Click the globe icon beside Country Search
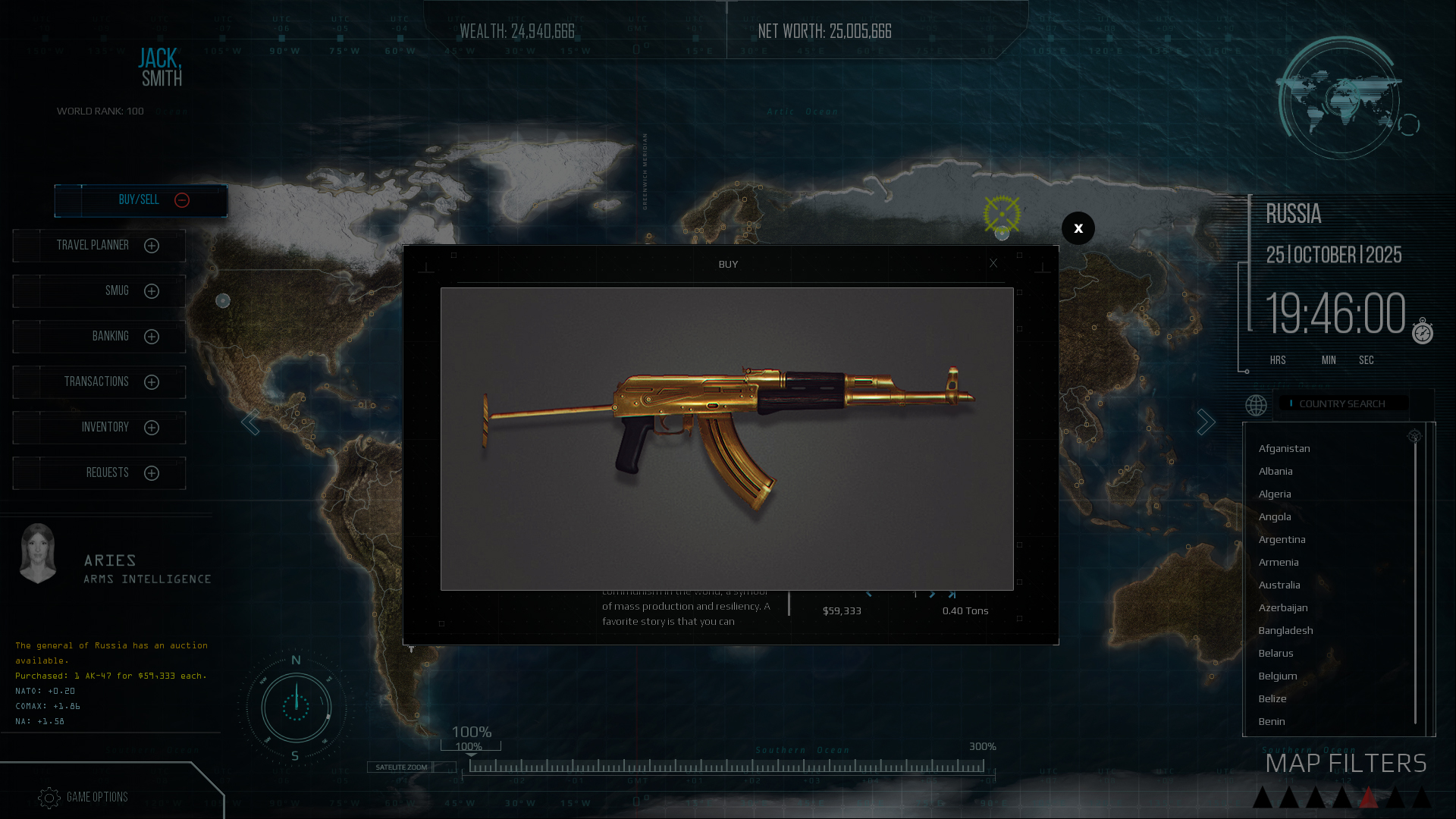This screenshot has width=1456, height=819. (x=1256, y=405)
